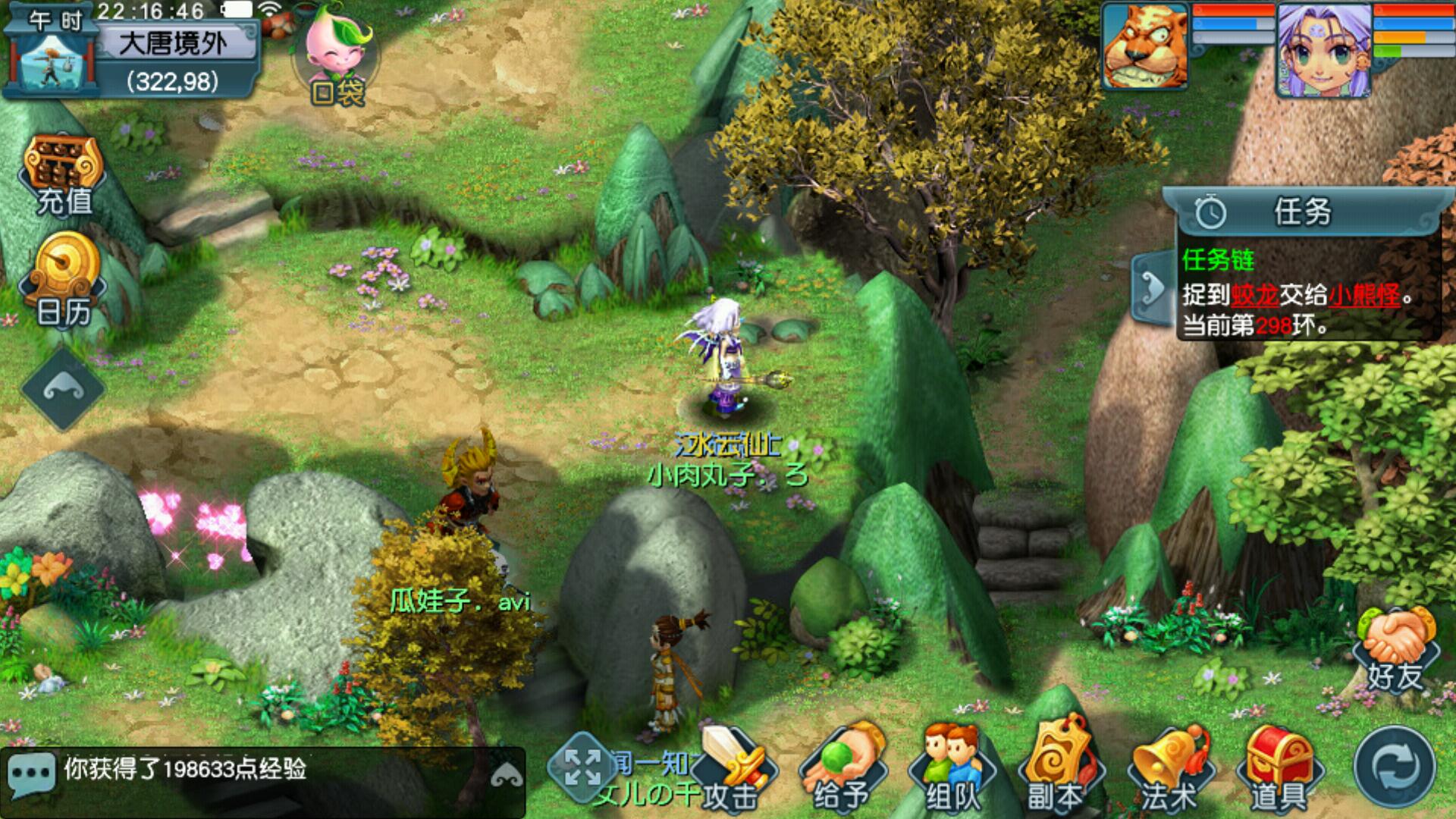This screenshot has width=1456, height=819.
Task: Select the purple-haired character portrait
Action: [x=1323, y=50]
